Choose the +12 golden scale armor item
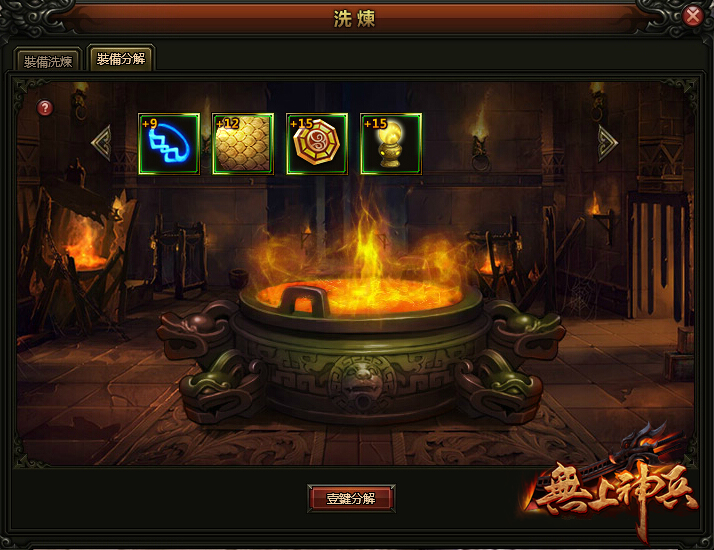The width and height of the screenshot is (714, 550). [x=243, y=144]
